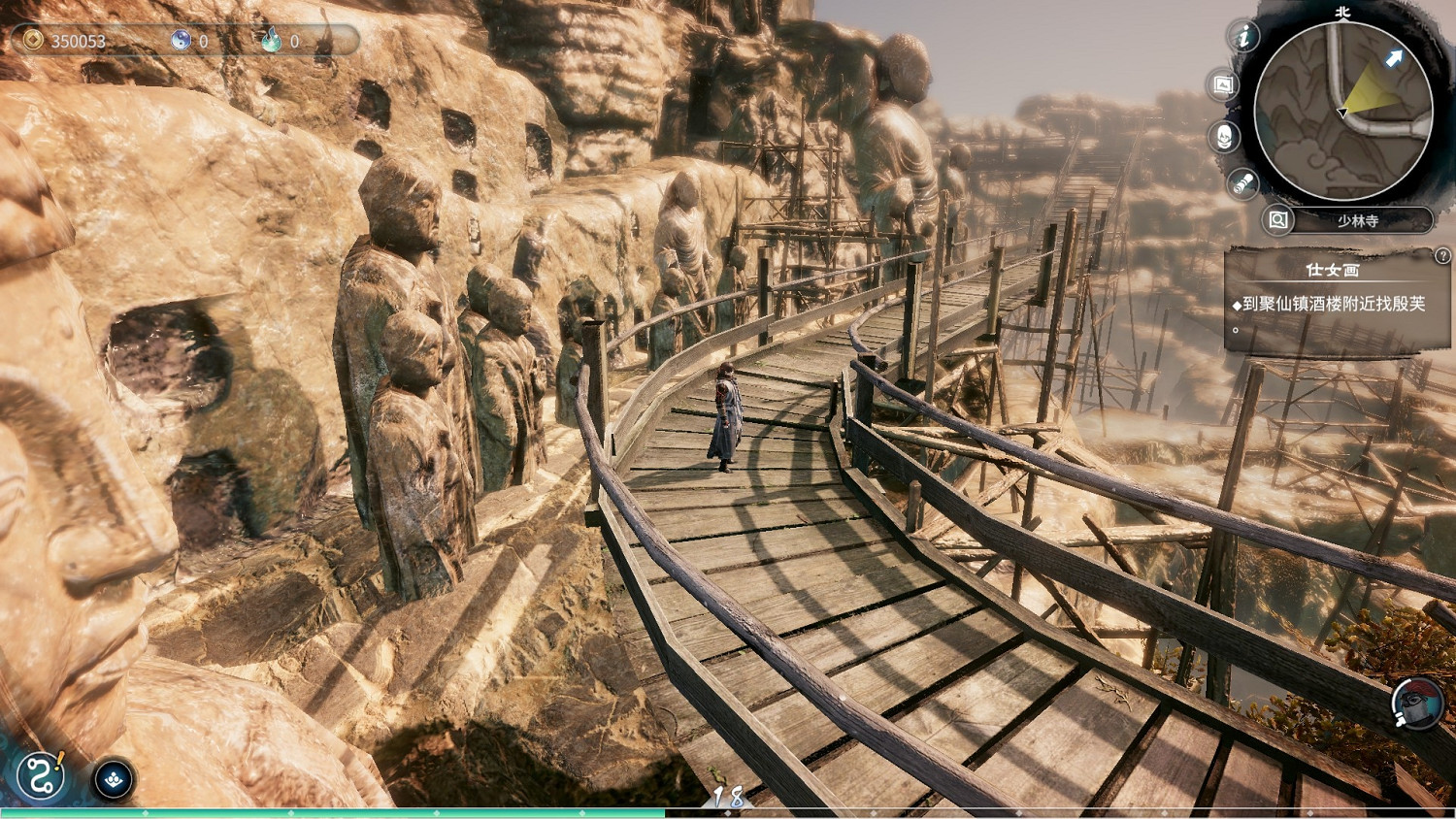Open the scroll icon beside the minimap
1456x819 pixels.
pyautogui.click(x=1242, y=183)
